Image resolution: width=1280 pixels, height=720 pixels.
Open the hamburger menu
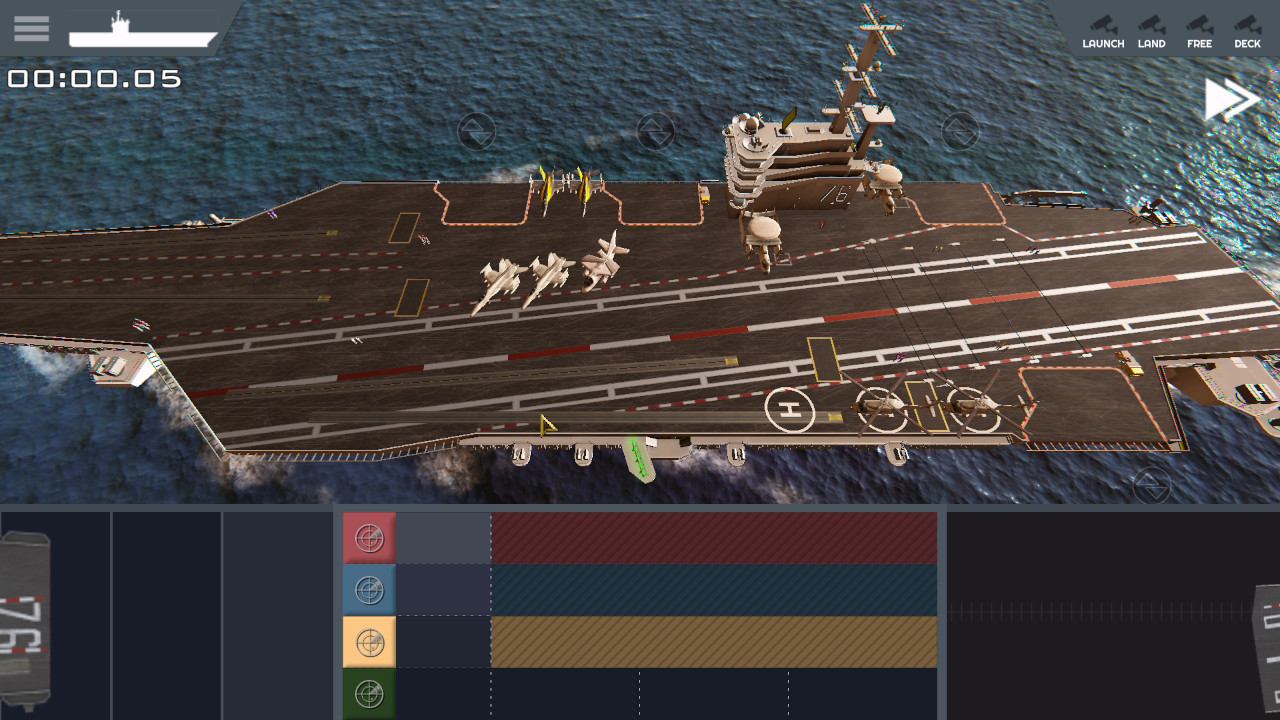coord(31,28)
